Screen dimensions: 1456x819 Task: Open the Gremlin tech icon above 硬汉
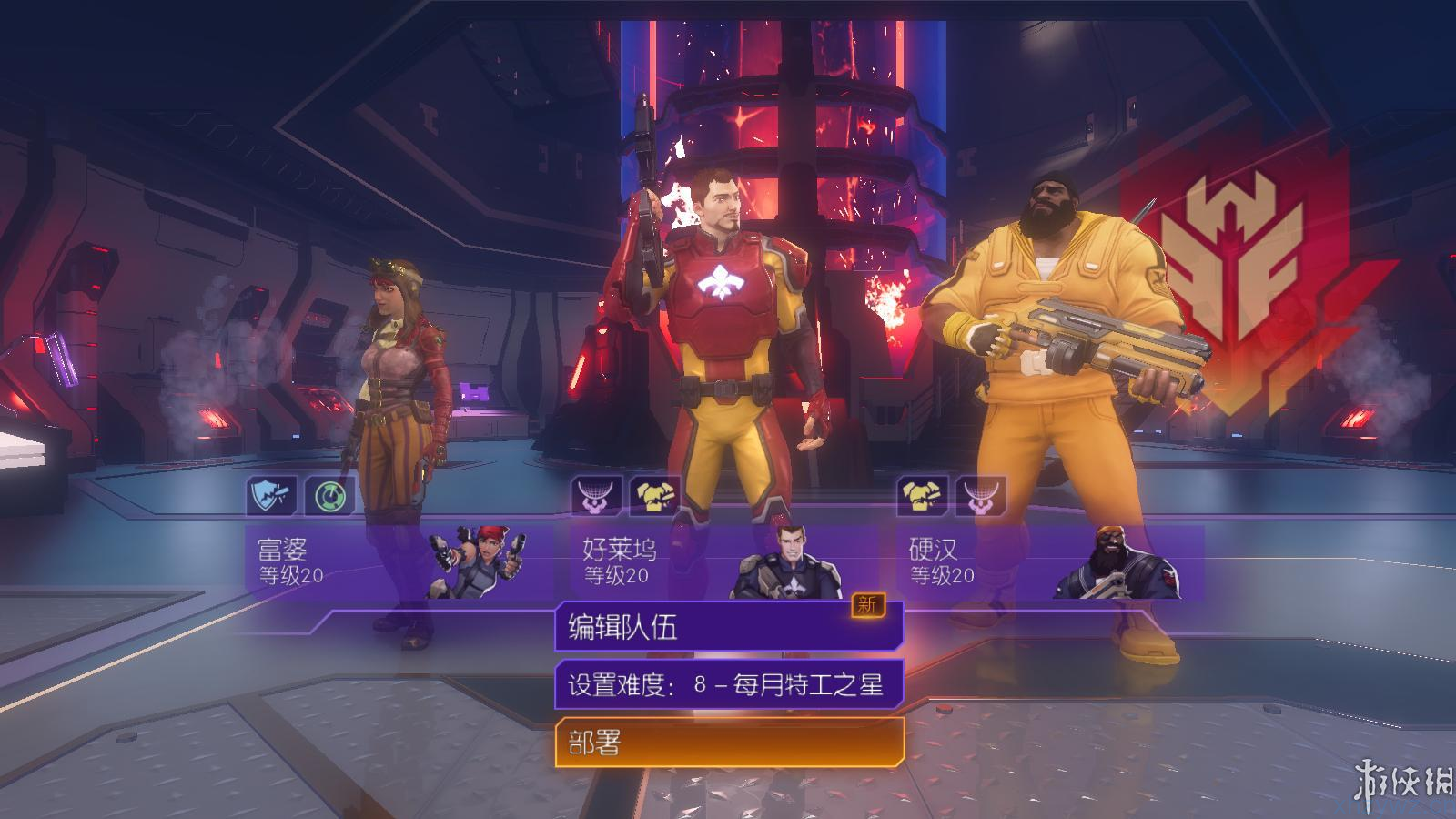(979, 494)
